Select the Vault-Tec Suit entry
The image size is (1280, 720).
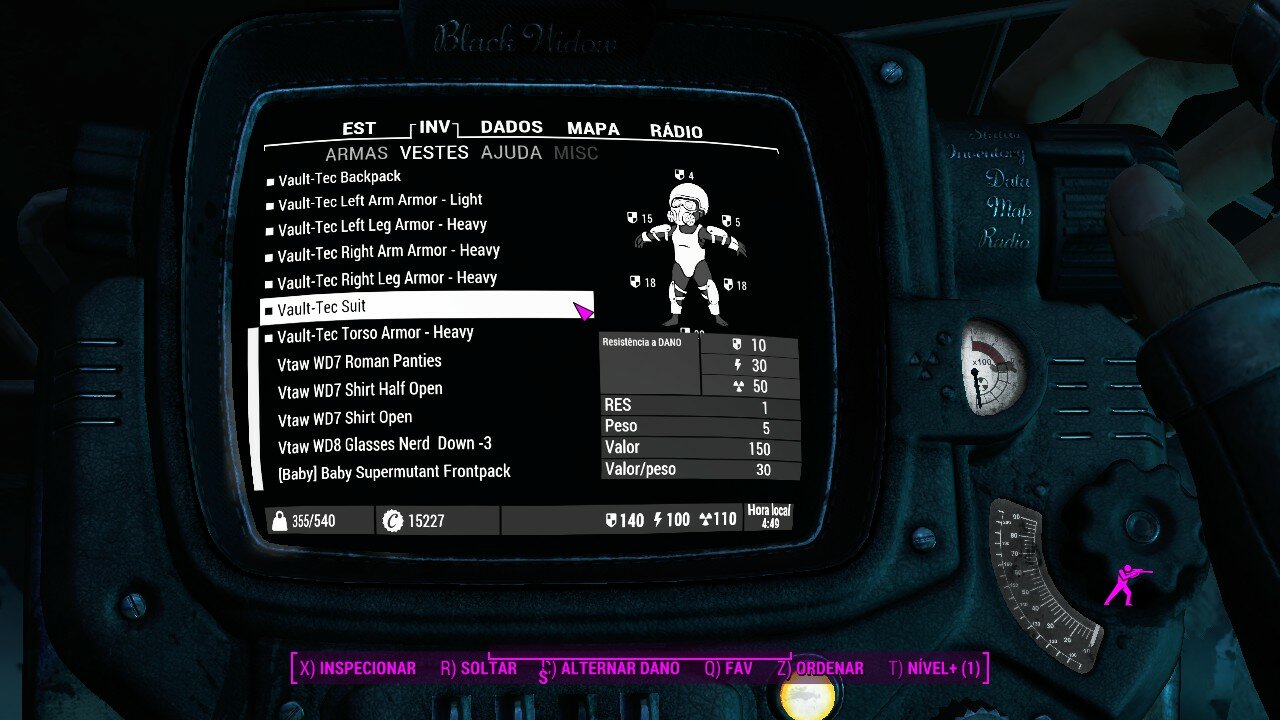322,307
